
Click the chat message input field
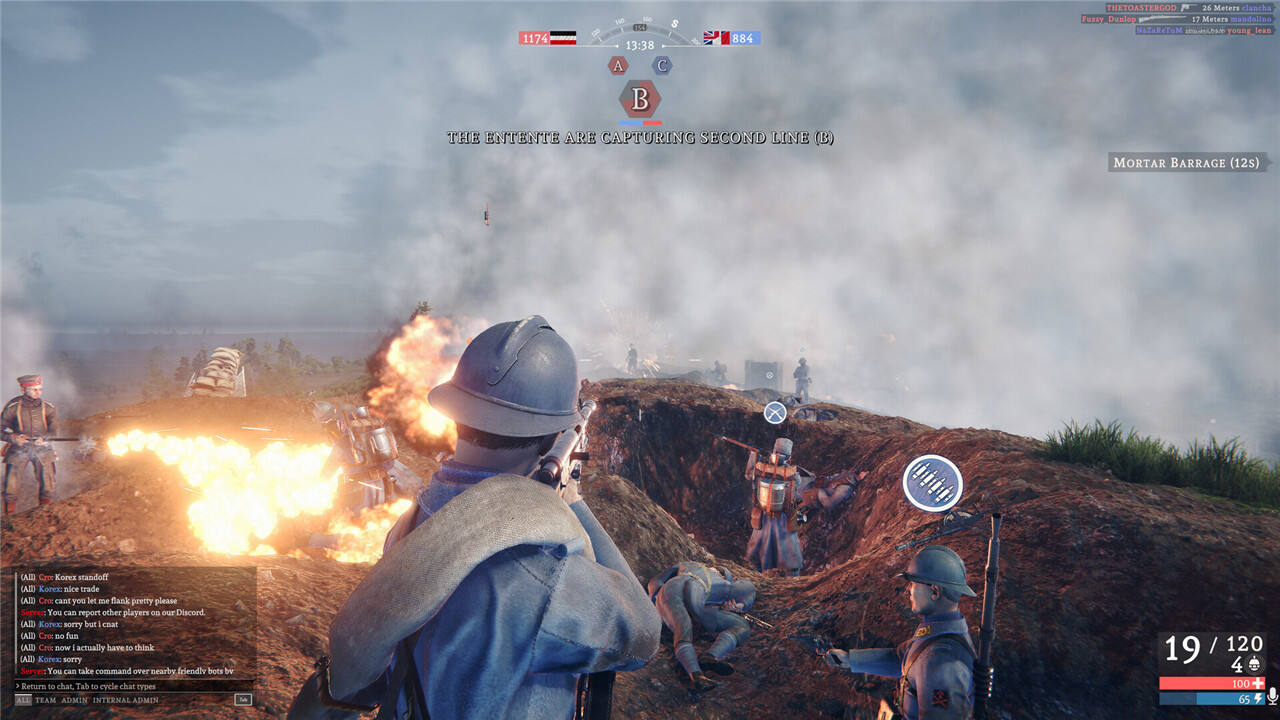tap(130, 686)
